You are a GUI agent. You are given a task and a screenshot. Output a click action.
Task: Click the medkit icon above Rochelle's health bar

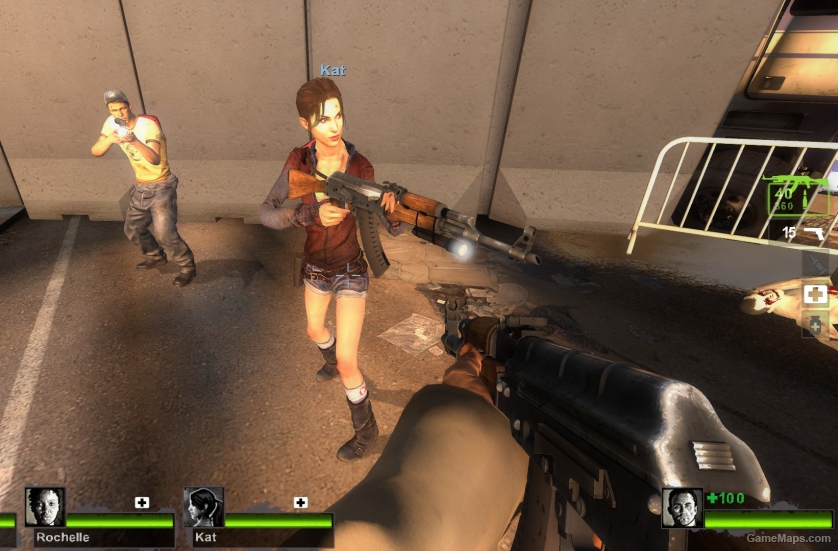(x=142, y=502)
